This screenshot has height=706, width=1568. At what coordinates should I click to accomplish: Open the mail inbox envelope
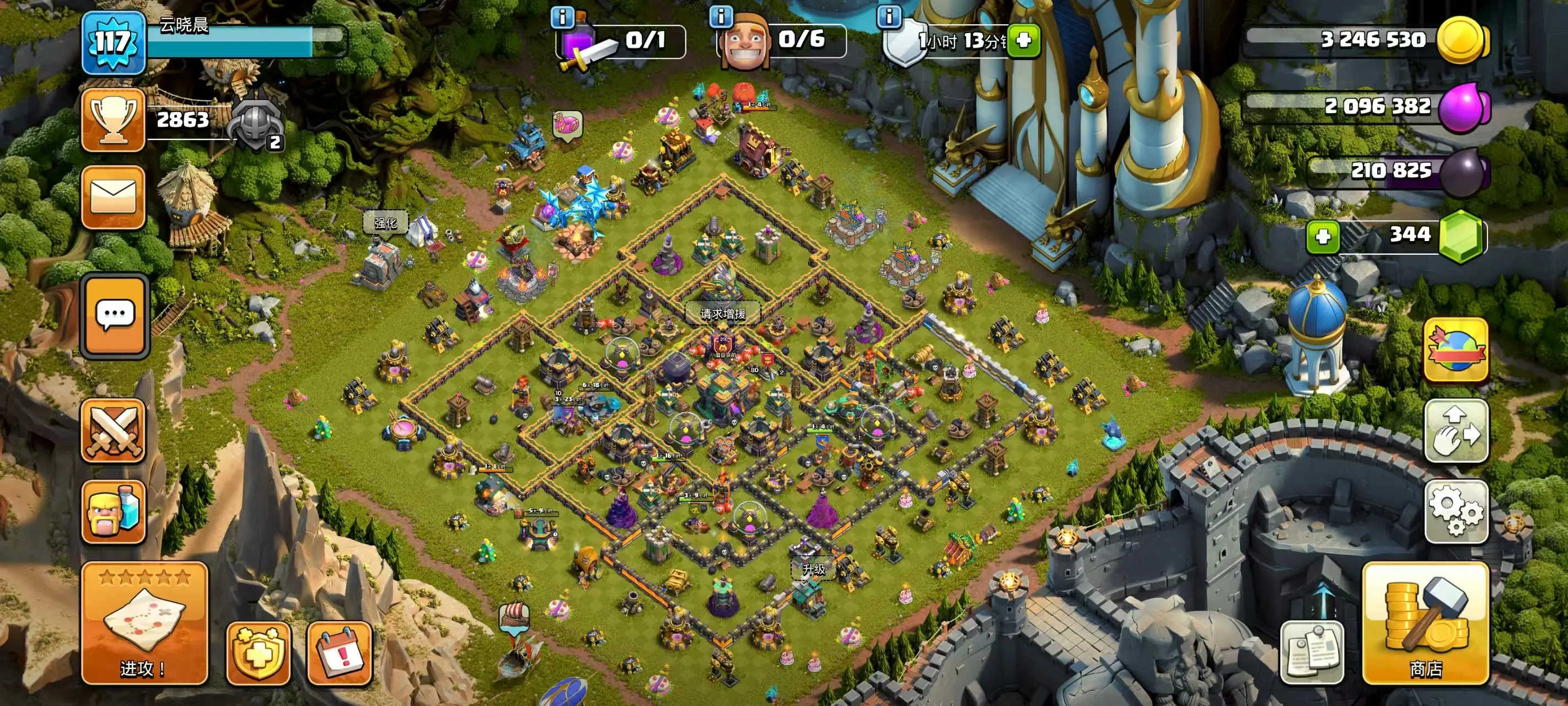[113, 197]
